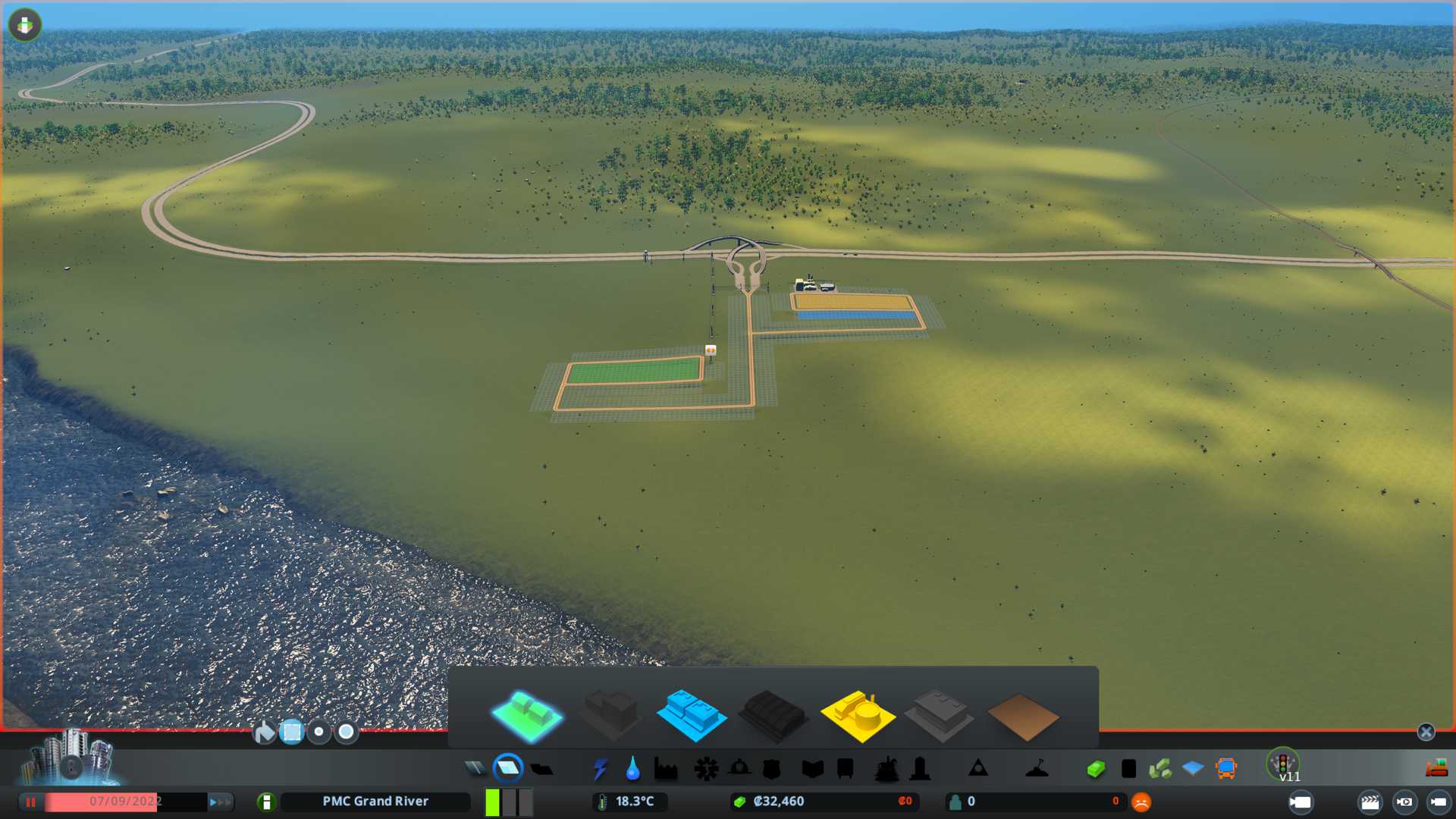Open the green money Economy panel
Screen dimensions: 1456x819
1095,769
